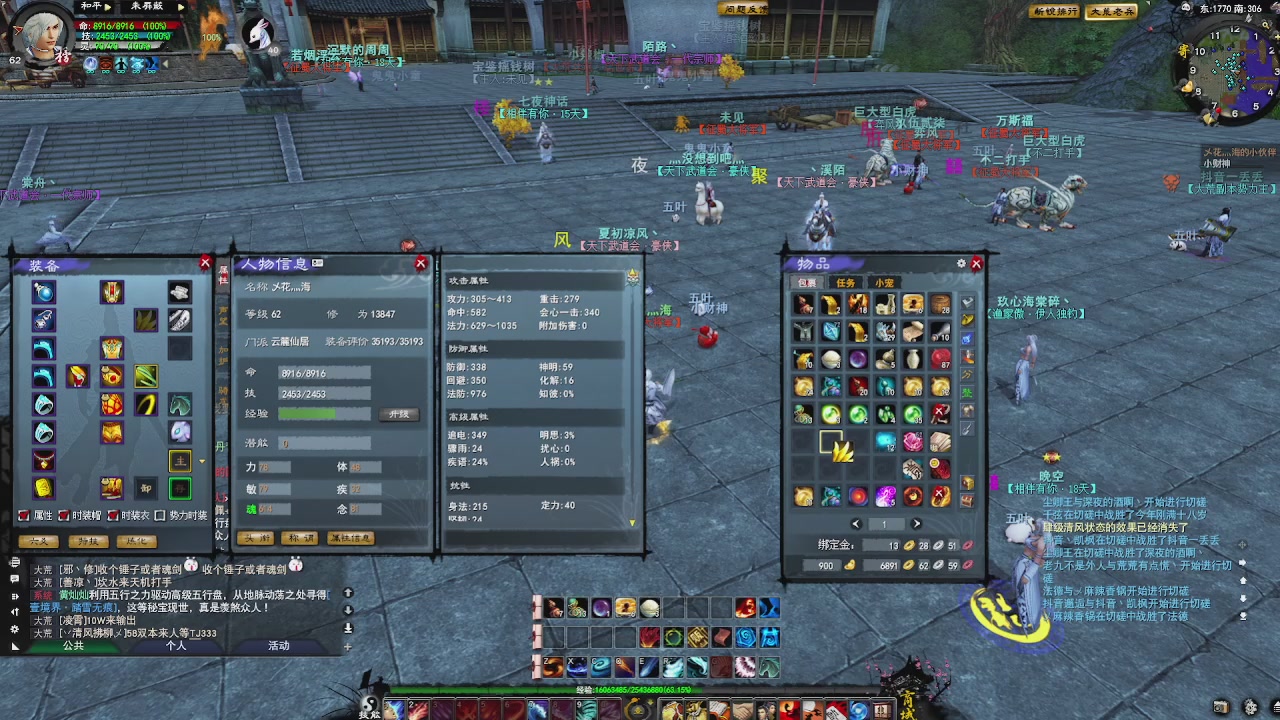This screenshot has height=720, width=1280.
Task: Use the white steamed bun hotbar item
Action: 650,608
